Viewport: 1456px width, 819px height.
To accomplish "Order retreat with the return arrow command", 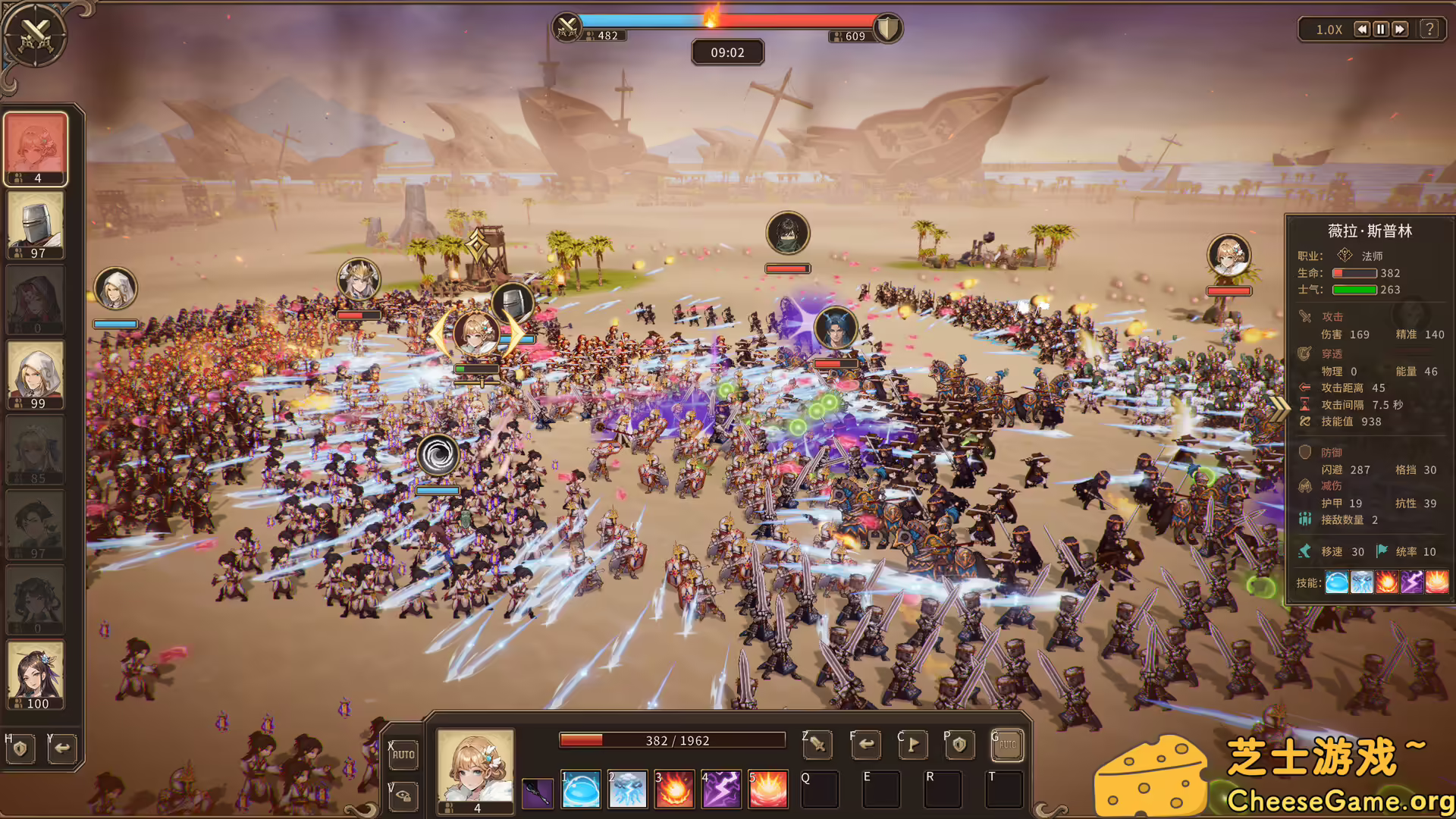I will (x=866, y=745).
